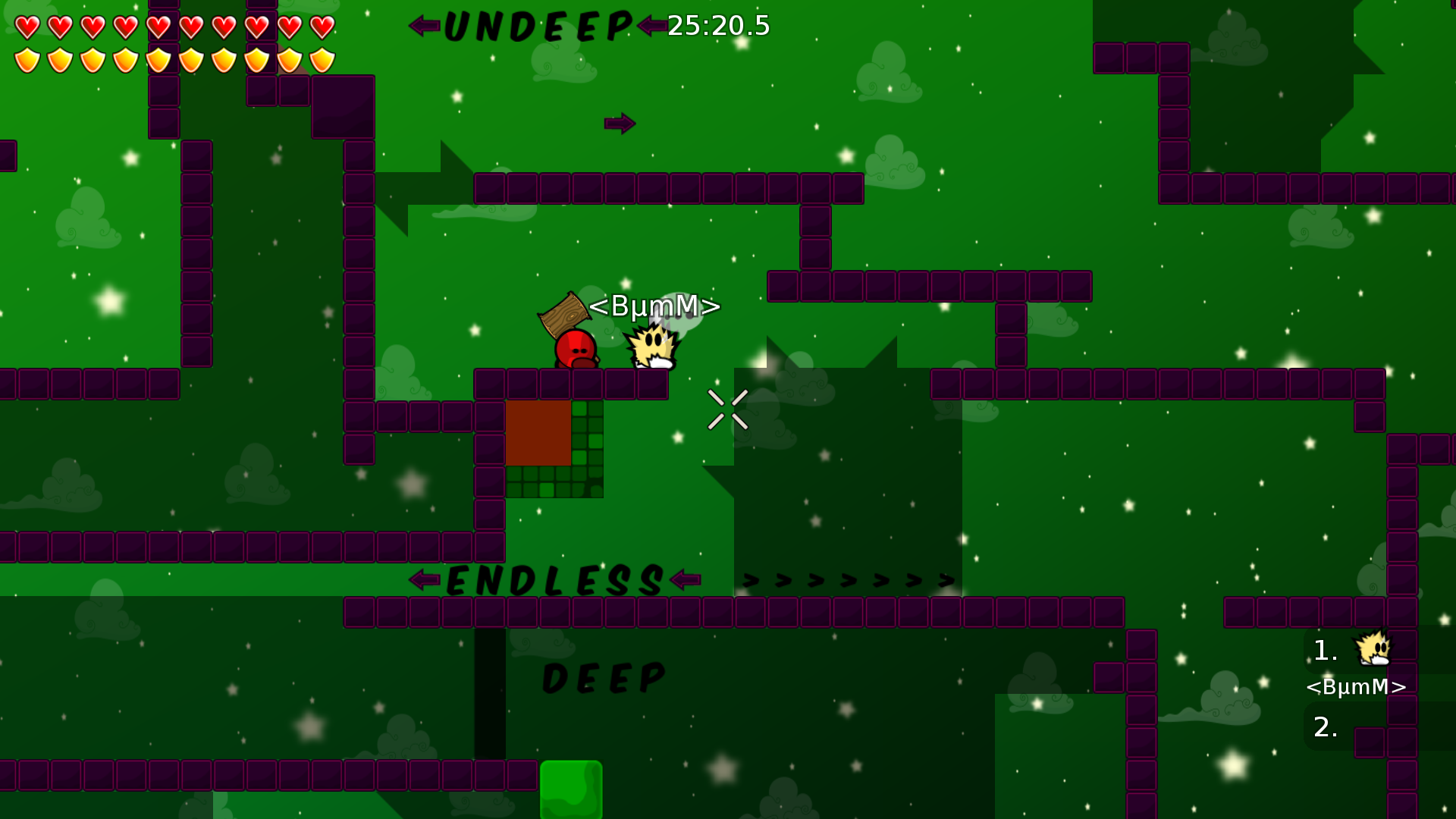Click the spiky BμmM character sprite
This screenshot has height=819, width=1456.
click(x=654, y=345)
